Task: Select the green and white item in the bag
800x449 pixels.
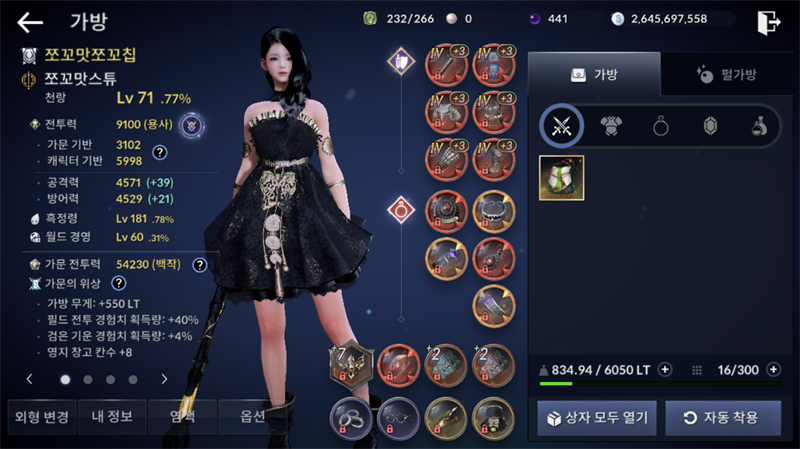Action: [x=562, y=178]
